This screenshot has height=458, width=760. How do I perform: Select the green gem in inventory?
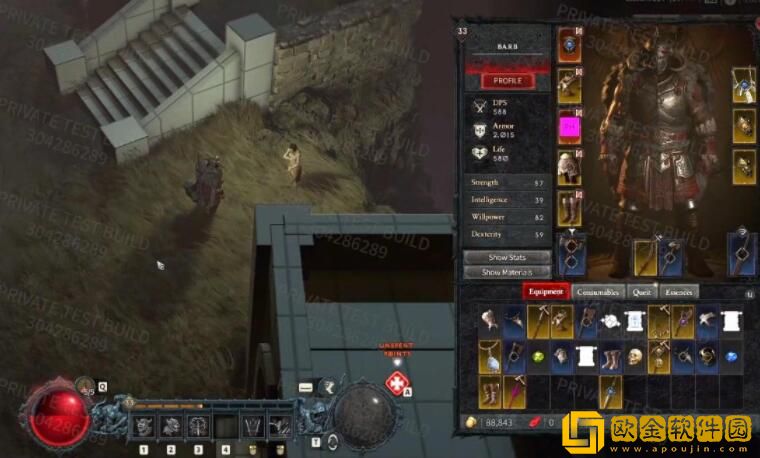pos(537,357)
